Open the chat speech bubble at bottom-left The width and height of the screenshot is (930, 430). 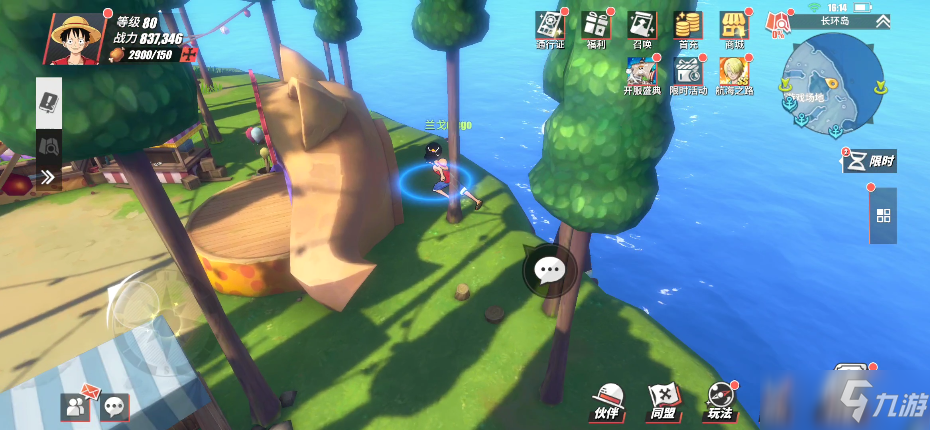click(115, 406)
